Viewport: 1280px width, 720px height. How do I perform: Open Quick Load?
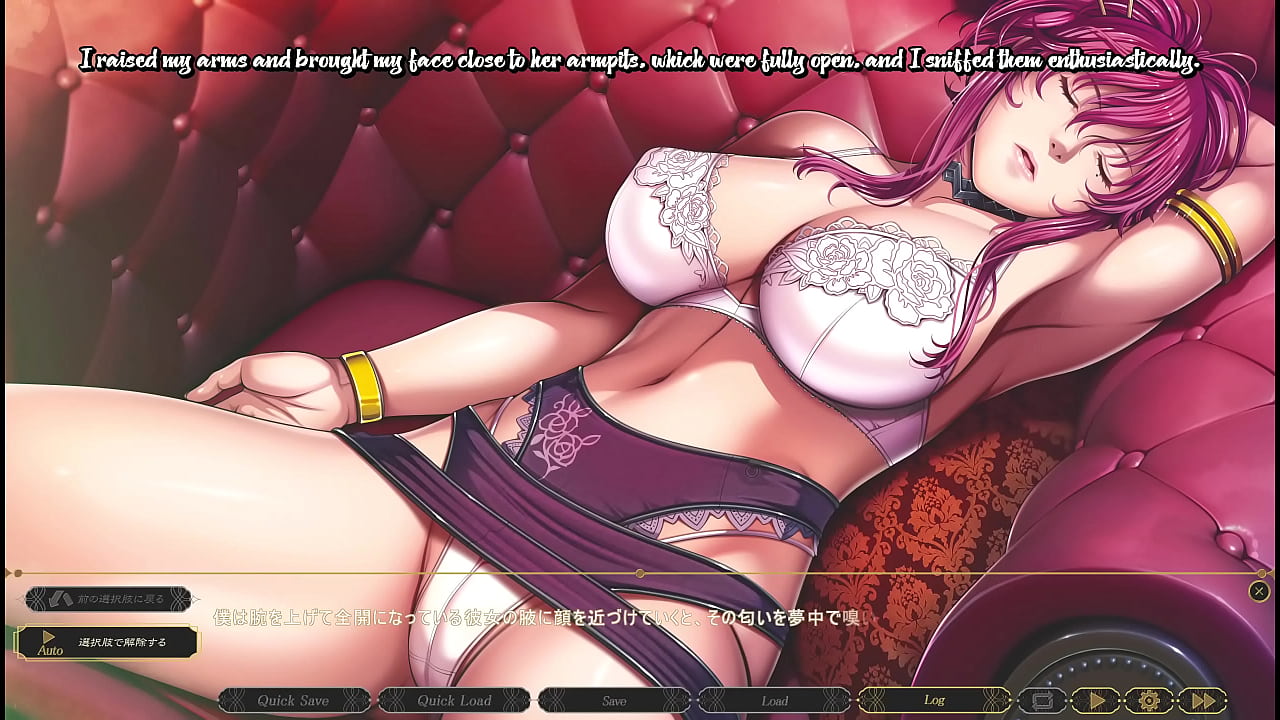[454, 700]
